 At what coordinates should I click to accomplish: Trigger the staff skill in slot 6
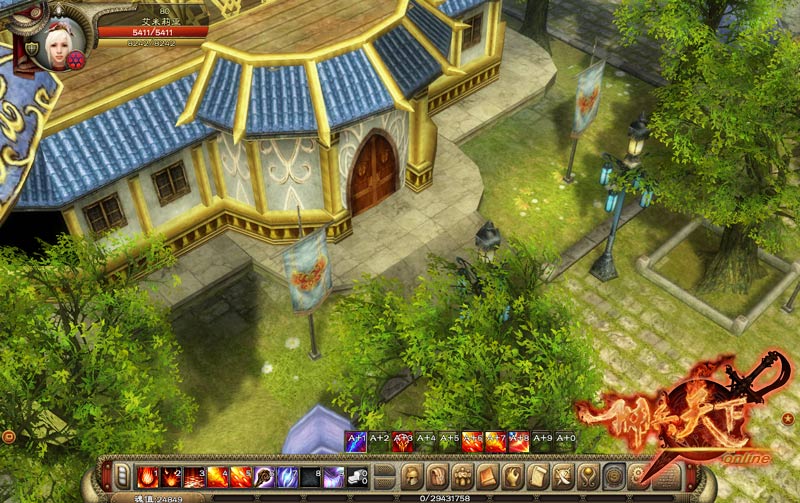[x=264, y=476]
